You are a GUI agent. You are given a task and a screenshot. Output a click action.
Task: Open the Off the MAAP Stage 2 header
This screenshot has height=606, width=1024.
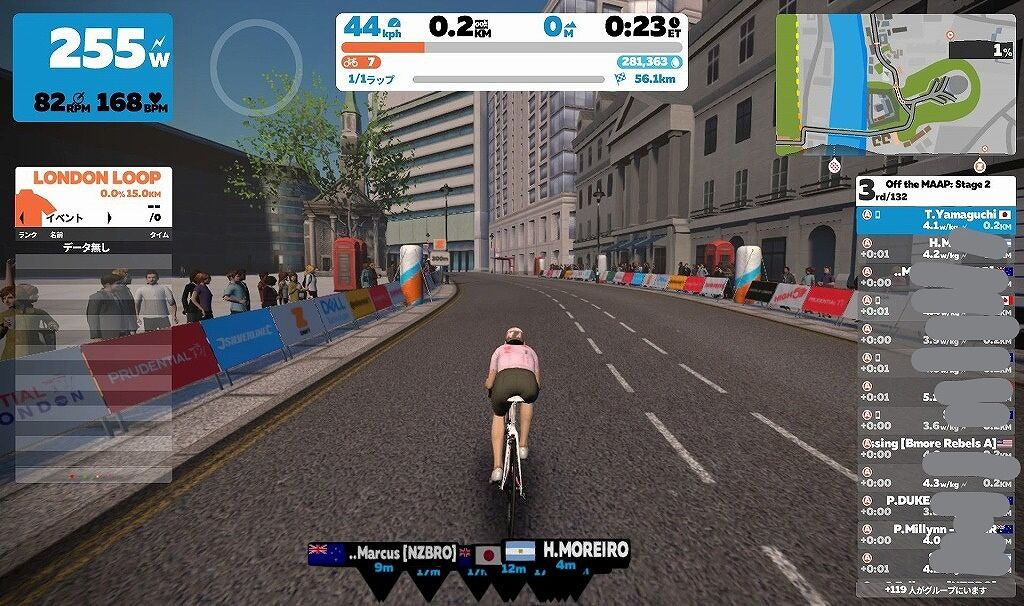(x=935, y=190)
